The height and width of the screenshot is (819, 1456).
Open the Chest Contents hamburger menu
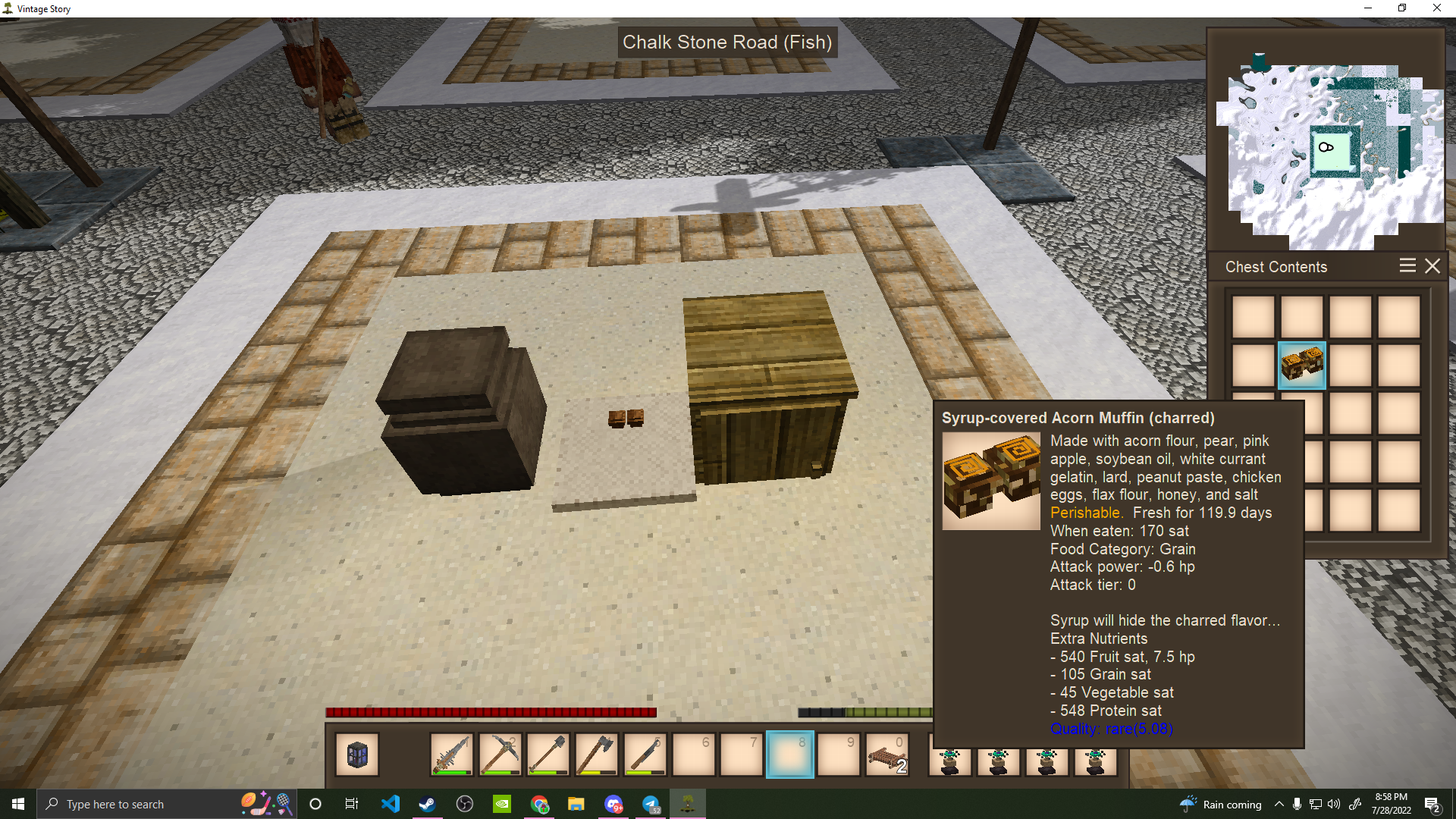[1407, 266]
